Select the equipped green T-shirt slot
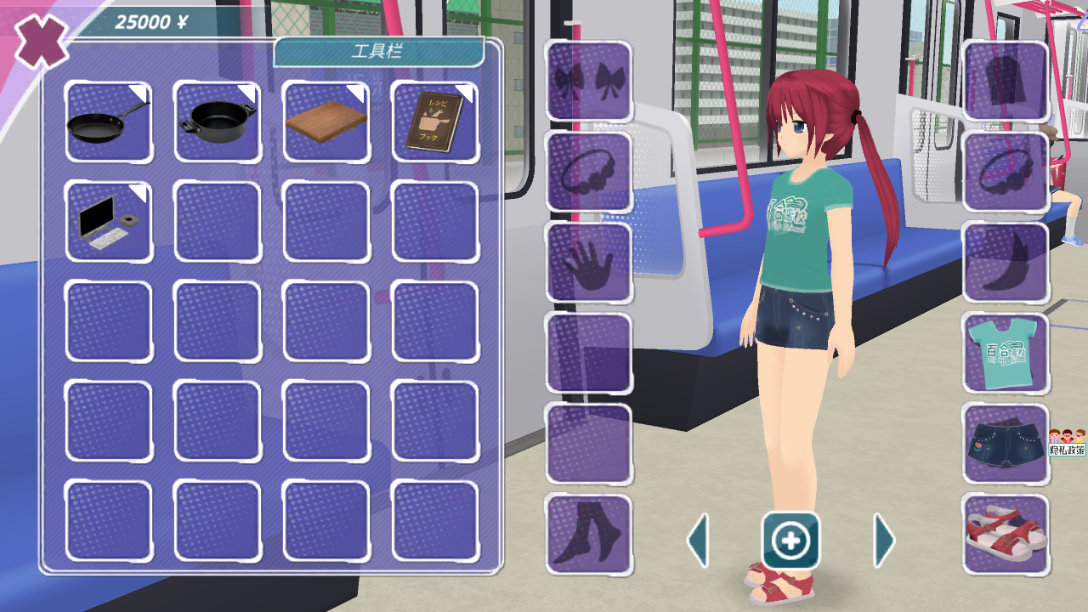The height and width of the screenshot is (612, 1088). [x=1005, y=353]
